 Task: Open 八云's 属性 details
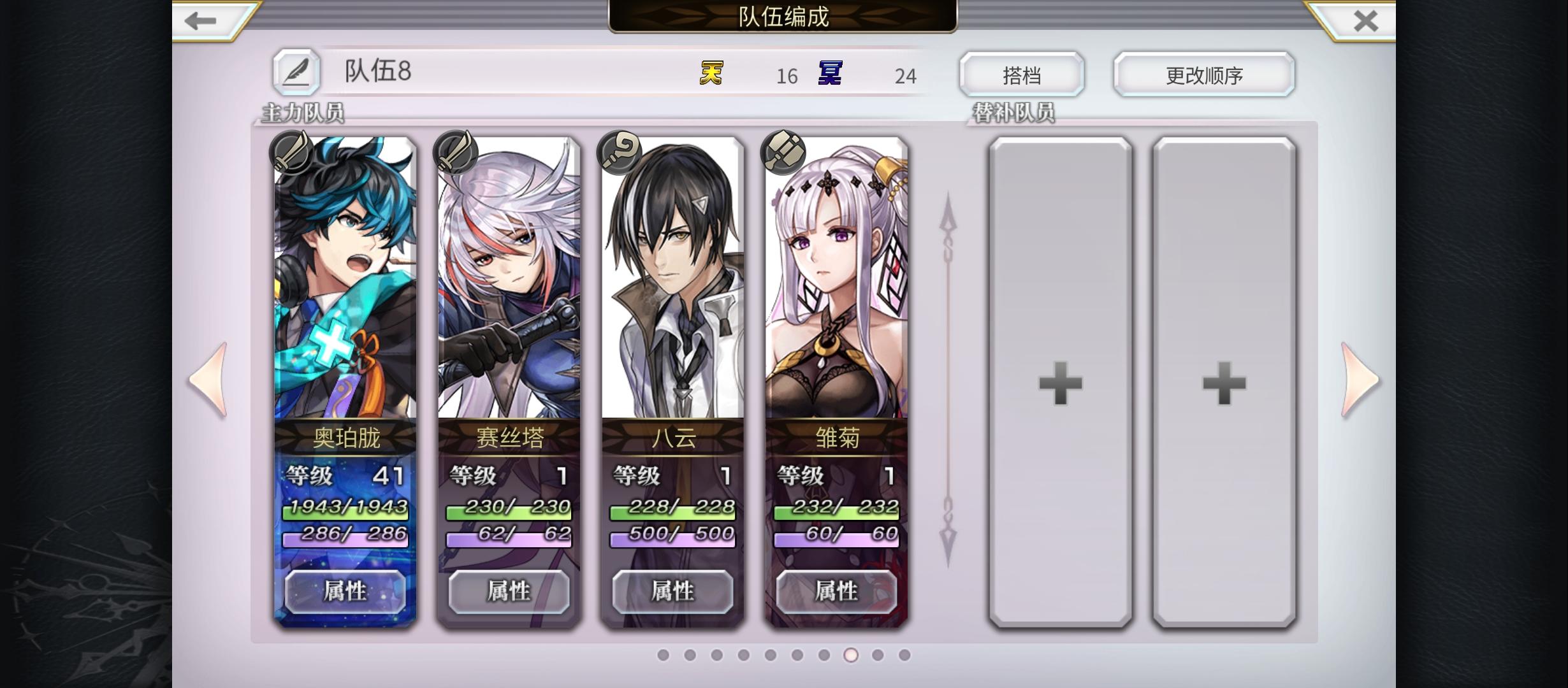[672, 591]
